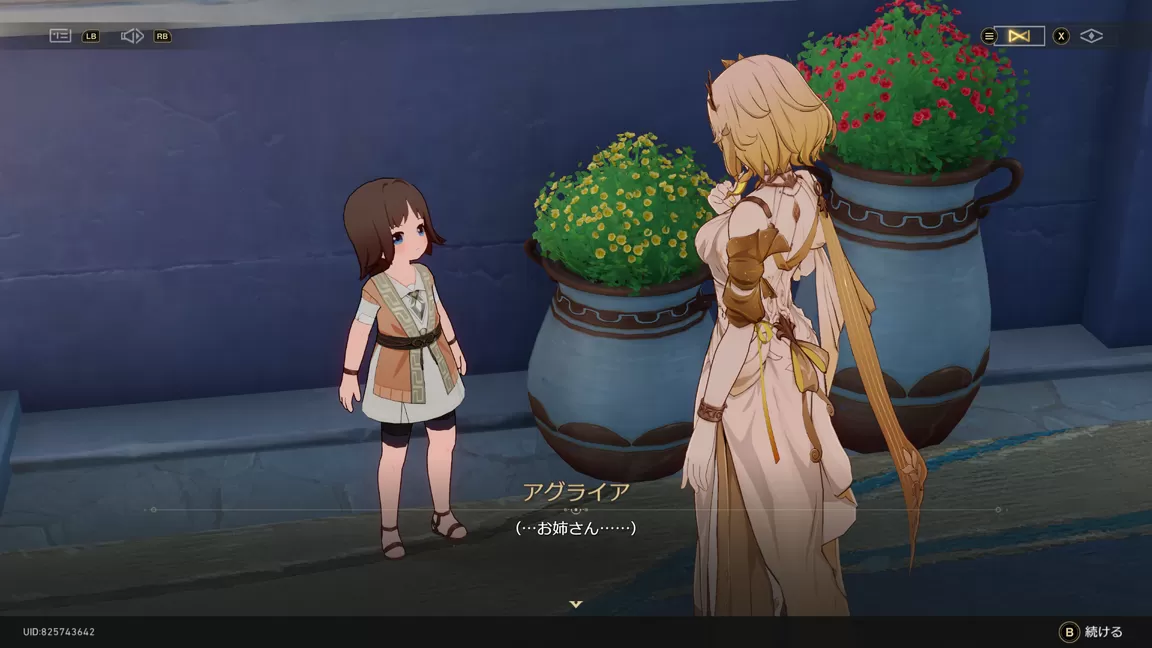This screenshot has width=1152, height=648.
Task: Open the dialogue log icon
Action: point(61,36)
